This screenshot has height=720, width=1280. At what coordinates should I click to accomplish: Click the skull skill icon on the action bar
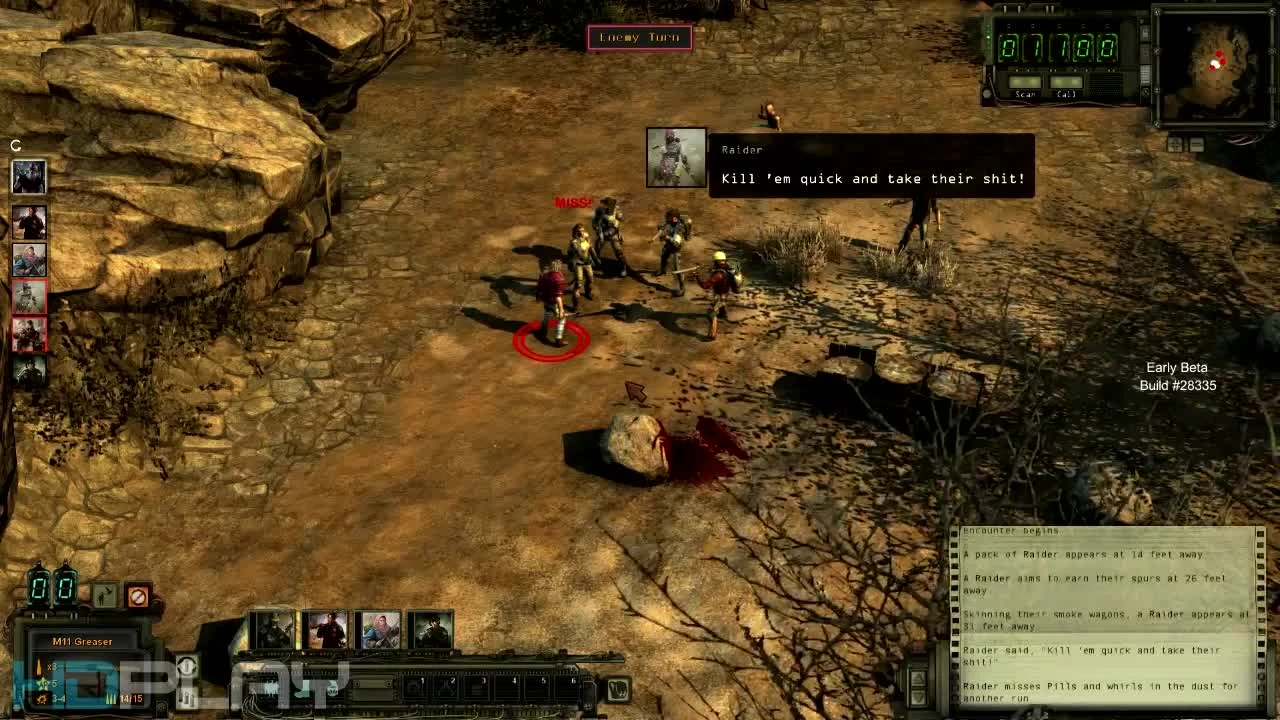tap(333, 690)
